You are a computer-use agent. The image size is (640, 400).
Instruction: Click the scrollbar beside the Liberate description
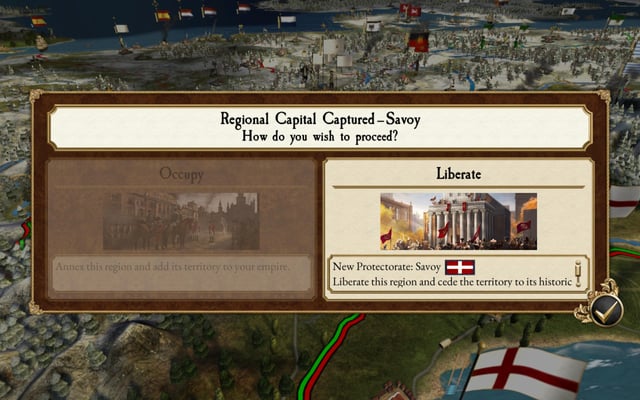[579, 273]
